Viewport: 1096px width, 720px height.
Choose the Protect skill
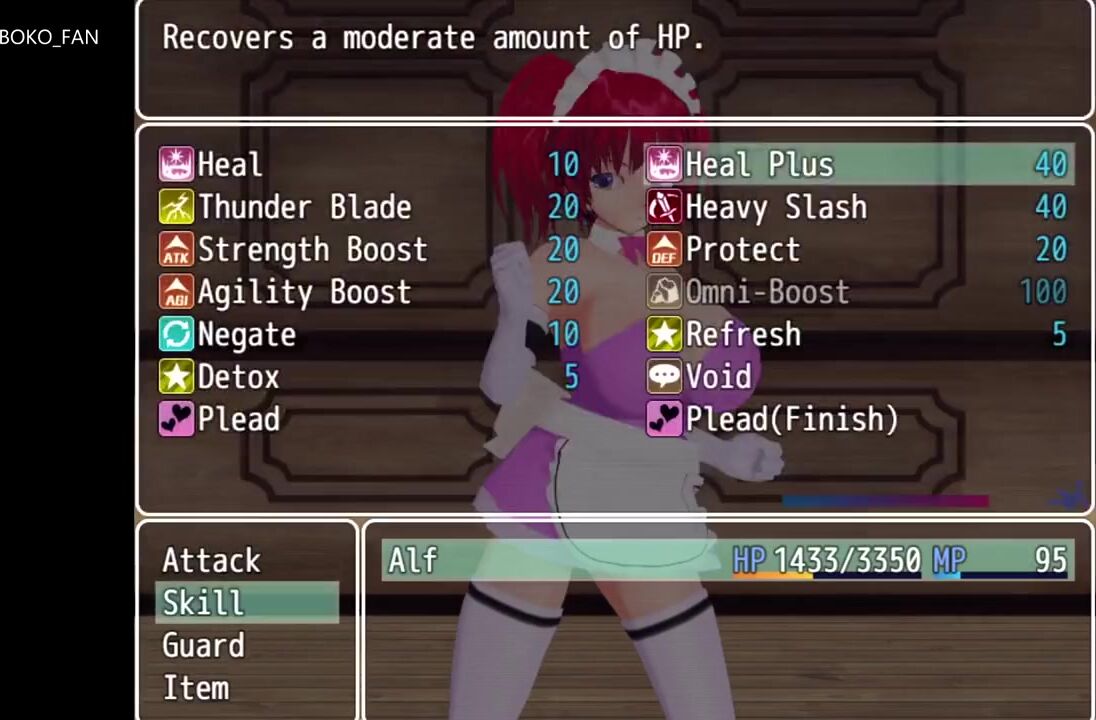pos(742,249)
